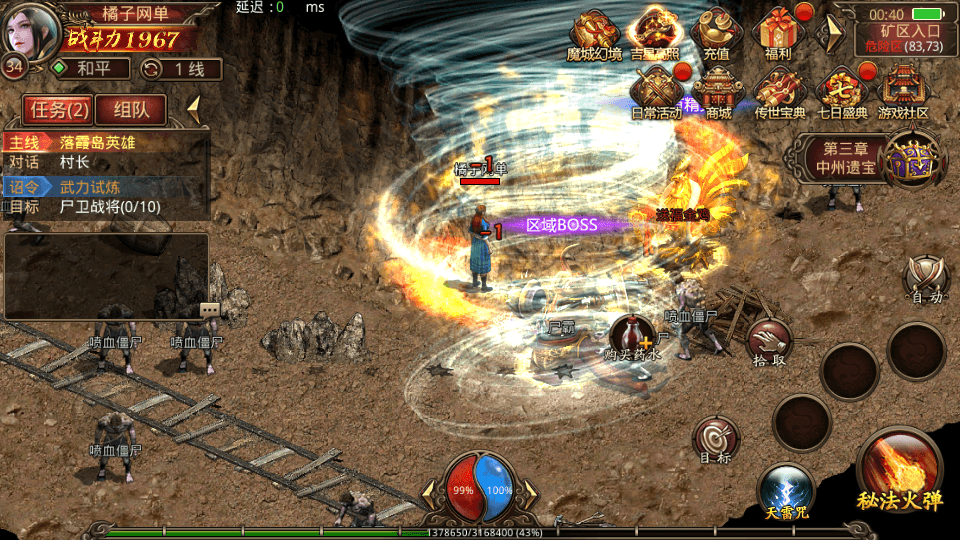Switch server line via 1线 button
Screen dimensions: 960x540
click(x=181, y=69)
